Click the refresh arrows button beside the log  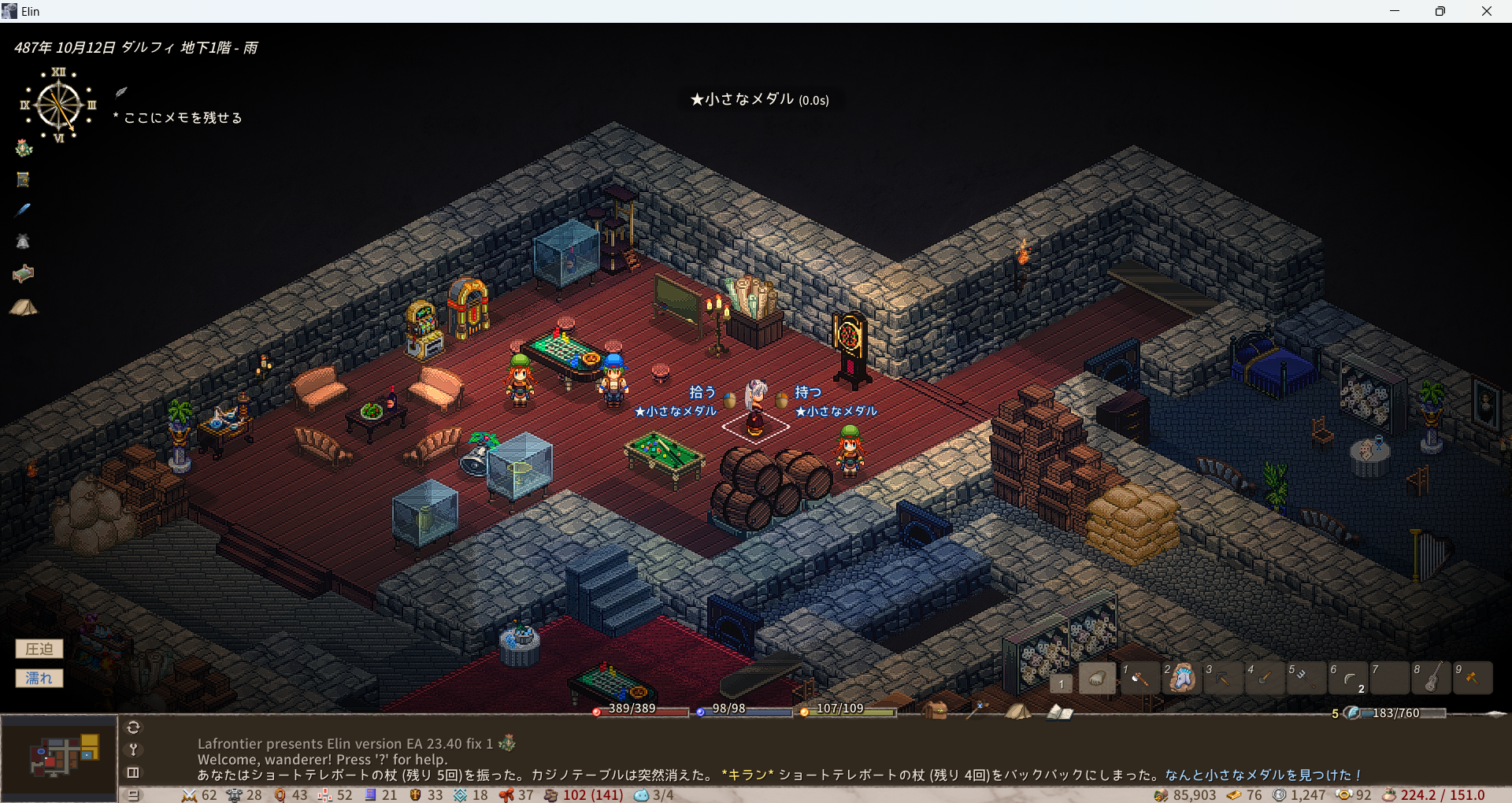click(133, 727)
